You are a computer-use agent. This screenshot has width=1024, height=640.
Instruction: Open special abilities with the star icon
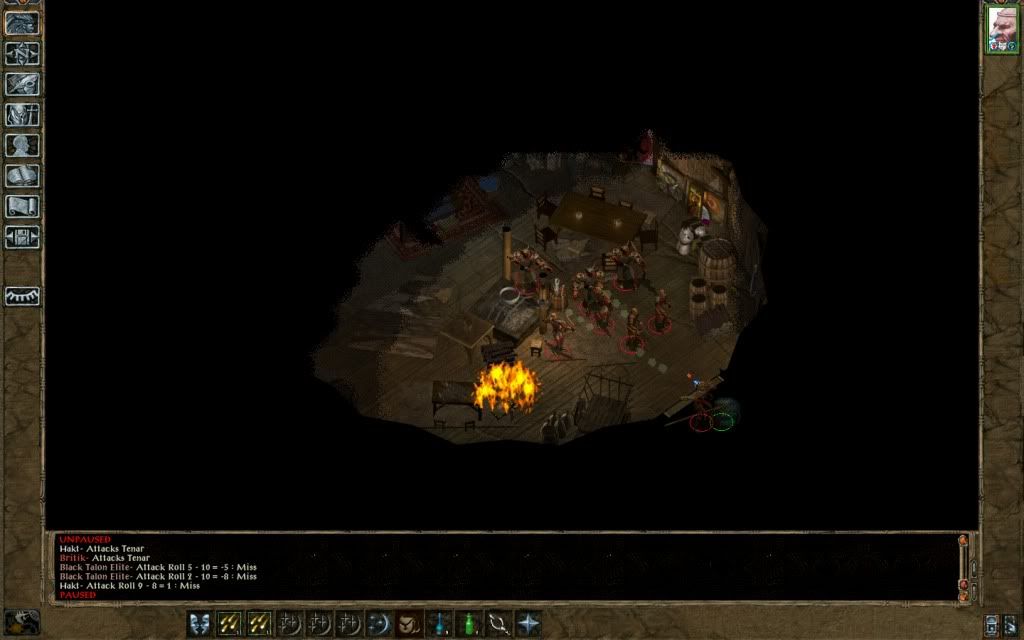click(528, 624)
